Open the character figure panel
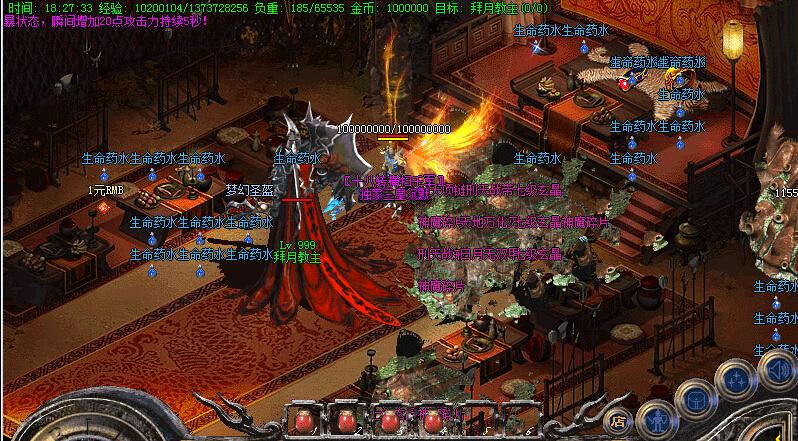The width and height of the screenshot is (798, 441). [658, 419]
